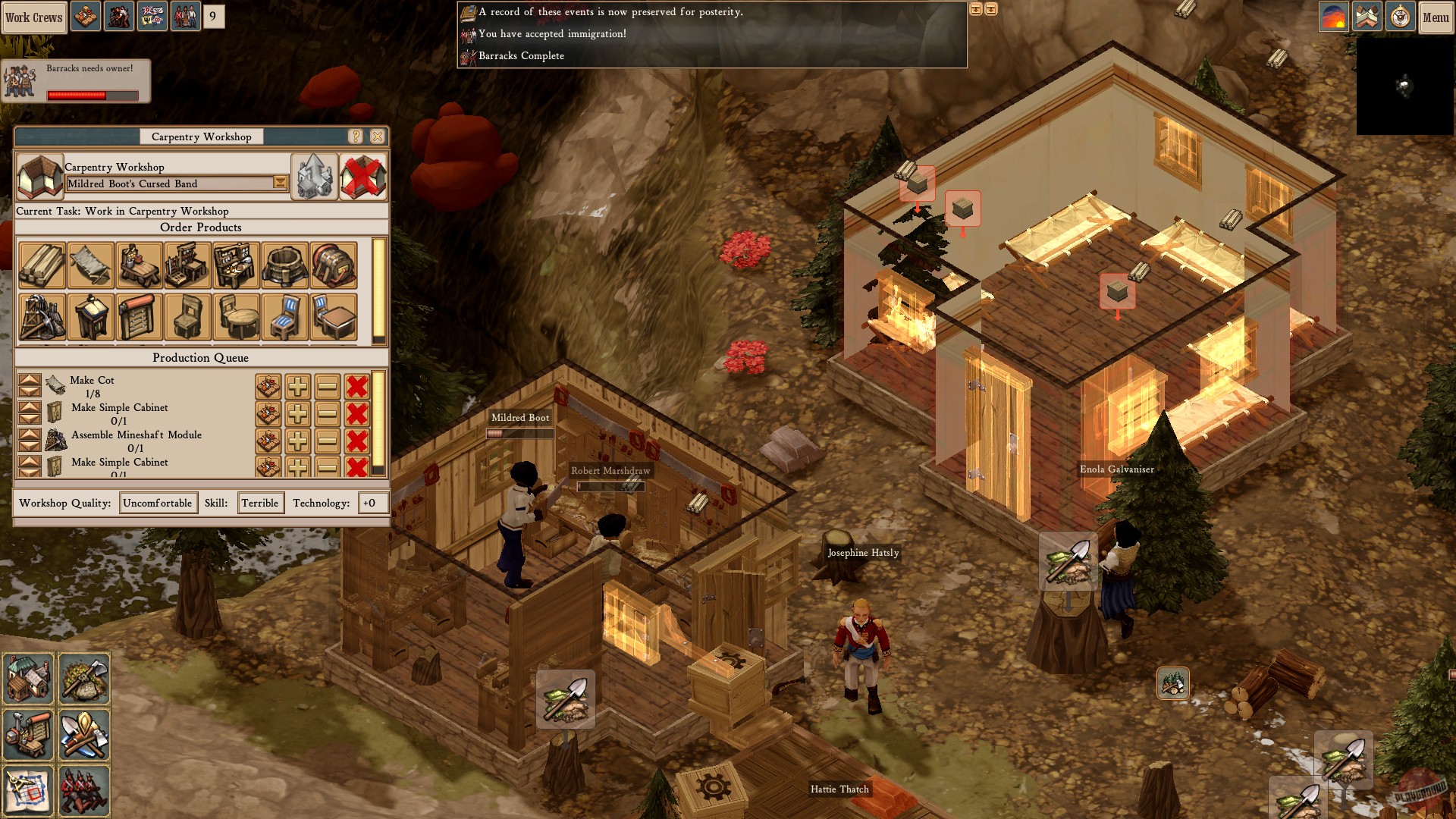Move Make Cot down in the queue
Screen dimensions: 1456x819
(x=29, y=391)
